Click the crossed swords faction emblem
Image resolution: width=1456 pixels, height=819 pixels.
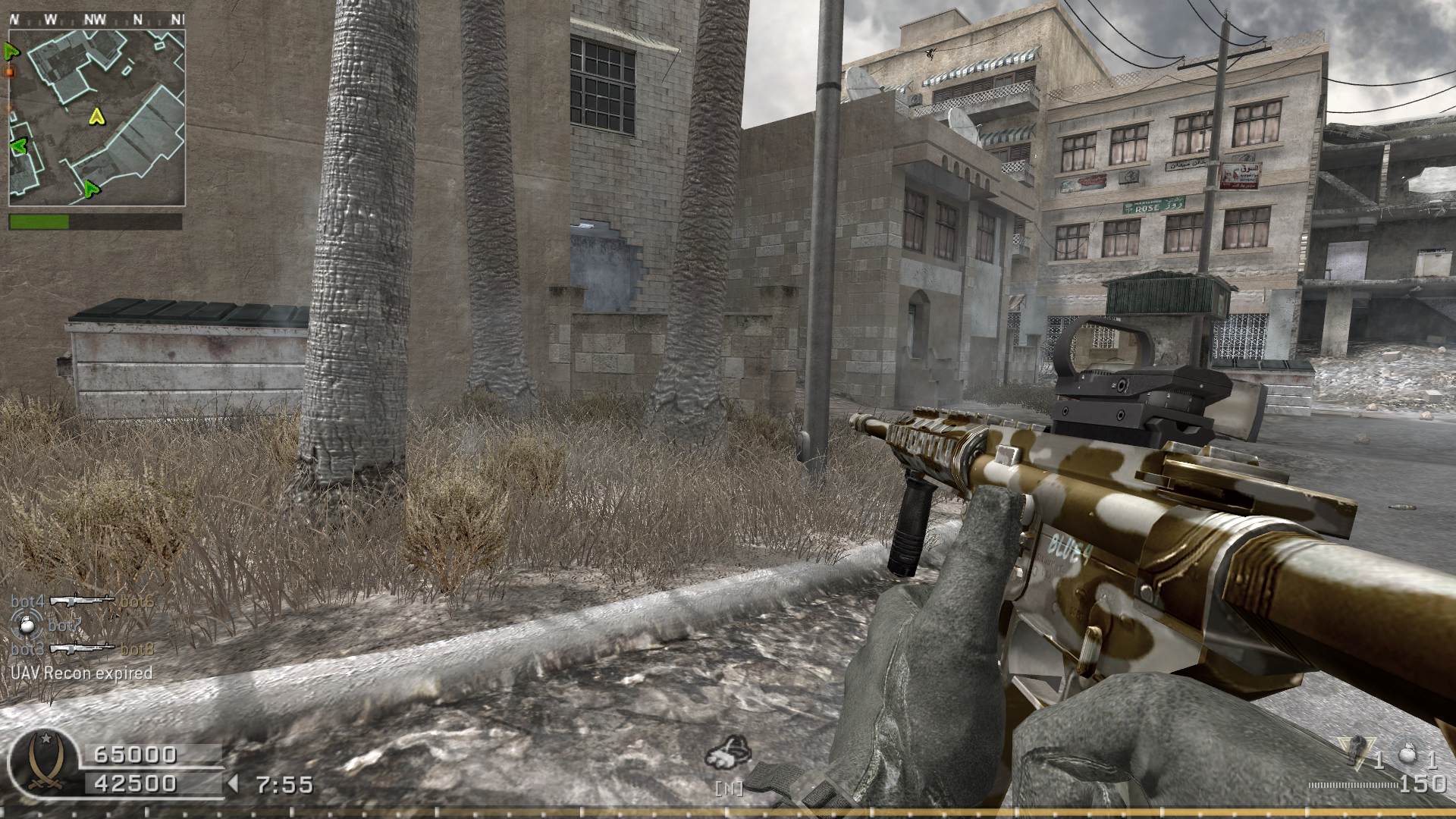point(43,767)
